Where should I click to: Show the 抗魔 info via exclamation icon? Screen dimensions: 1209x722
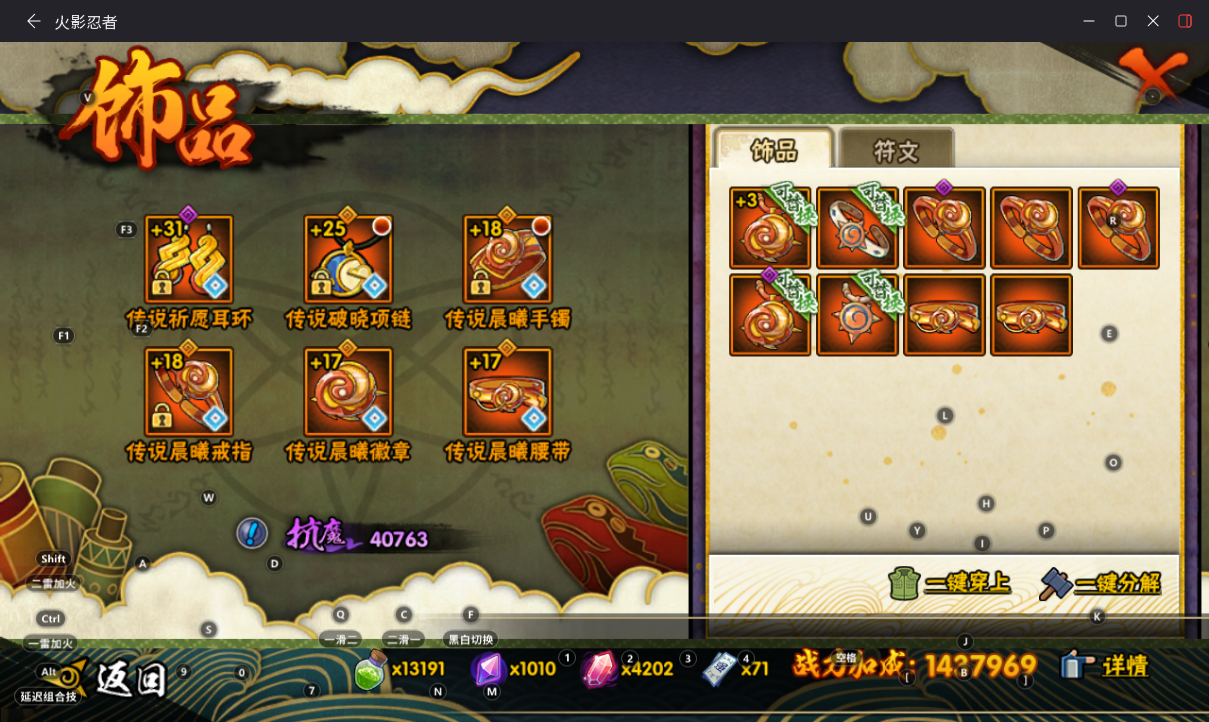[x=252, y=533]
